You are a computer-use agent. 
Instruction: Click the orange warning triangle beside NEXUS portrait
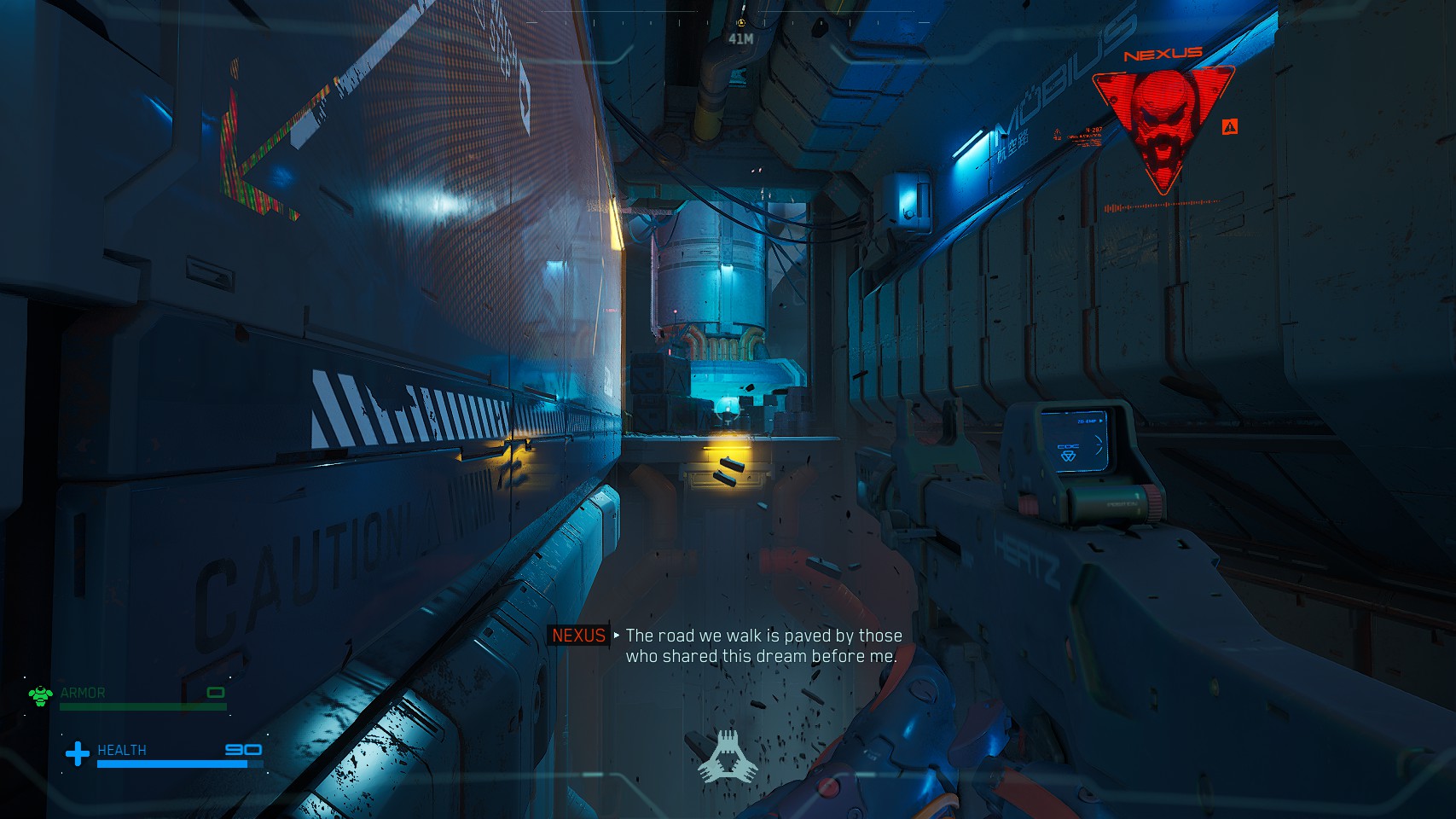[x=1229, y=127]
